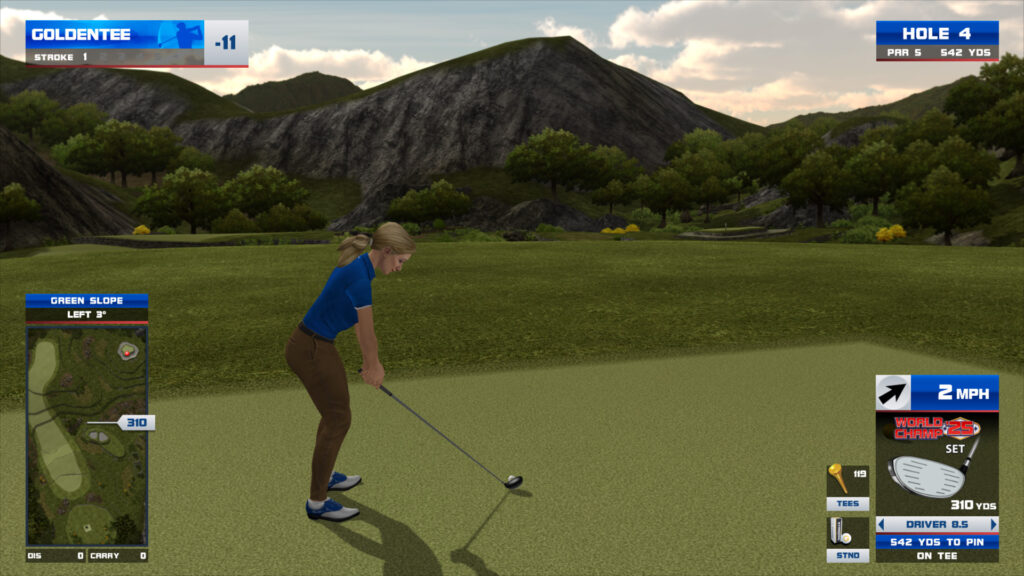Open the Tees selection button
The image size is (1024, 576).
[846, 504]
